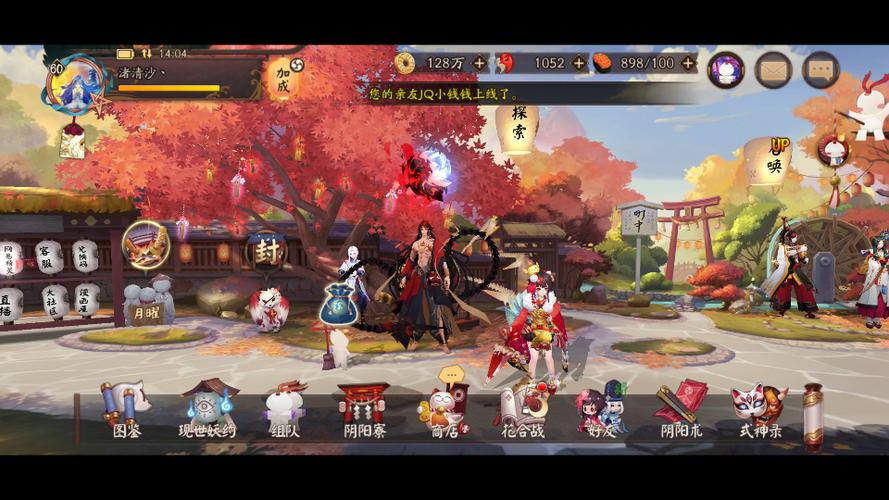Open the 直播 livestream lantern
This screenshot has height=500, width=889.
[x=11, y=302]
